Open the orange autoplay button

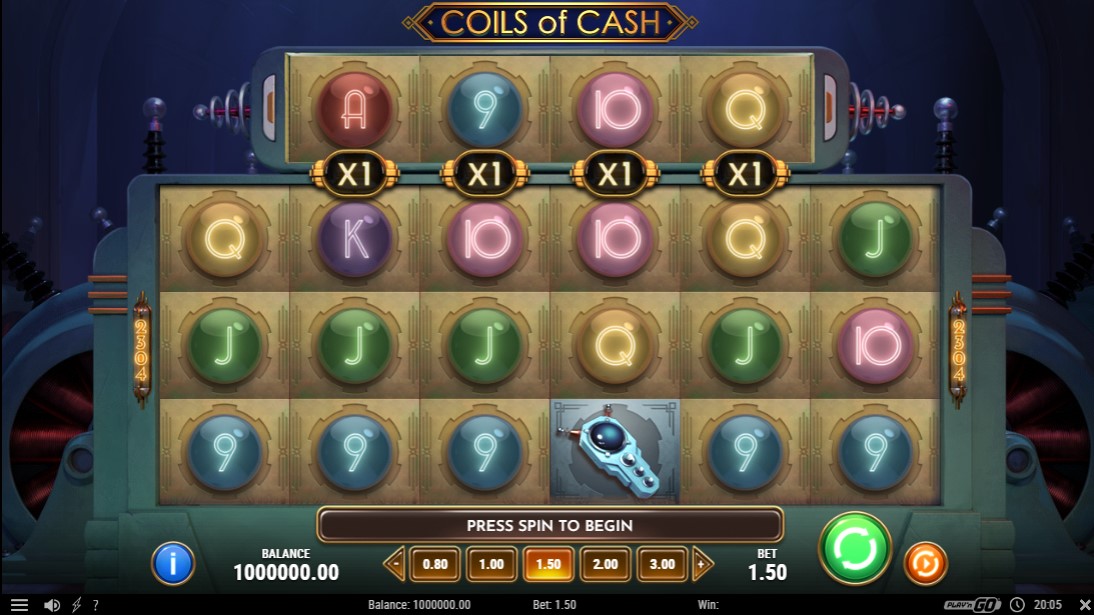pos(925,564)
